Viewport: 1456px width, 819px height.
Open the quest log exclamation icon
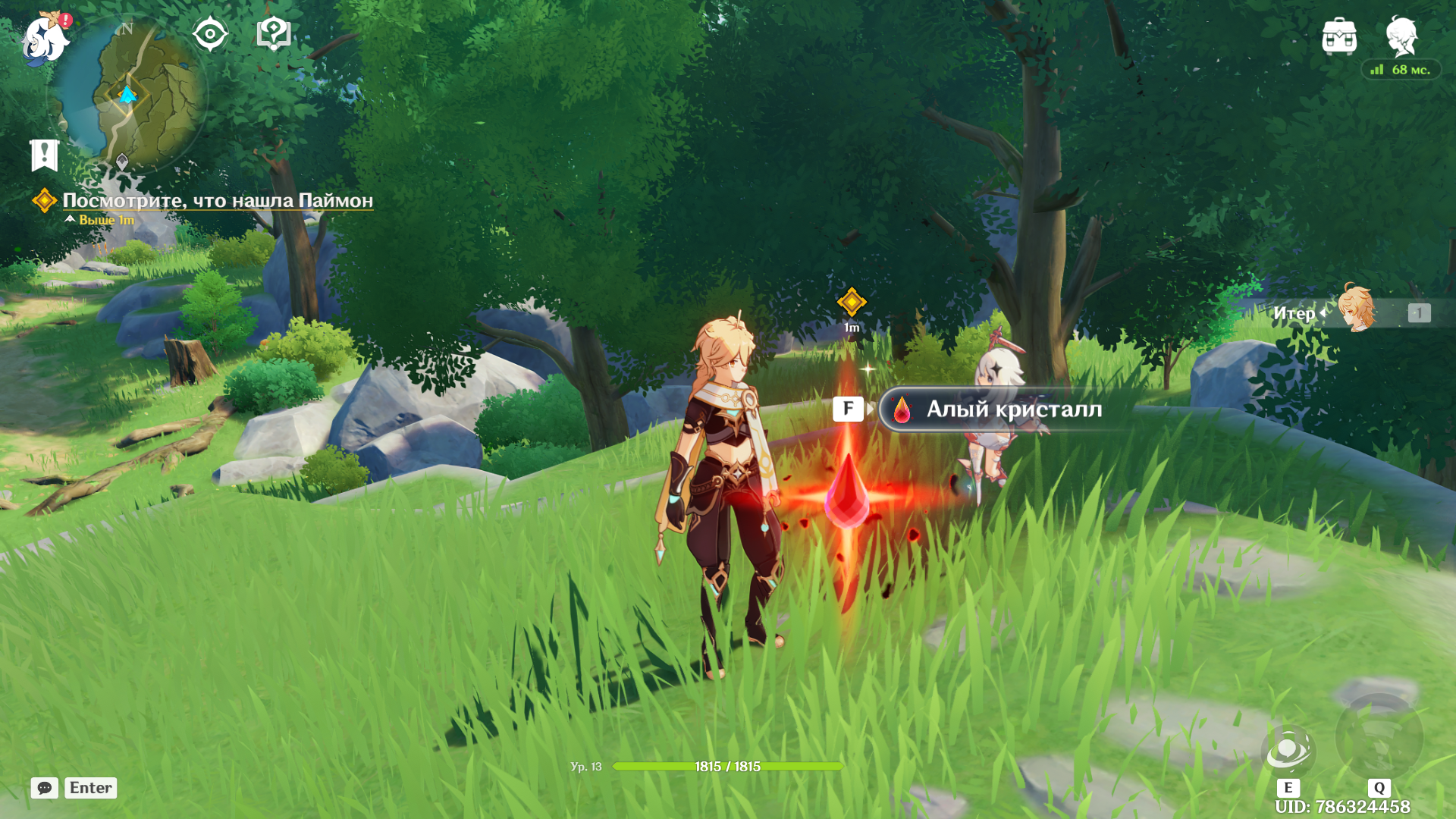pyautogui.click(x=45, y=155)
